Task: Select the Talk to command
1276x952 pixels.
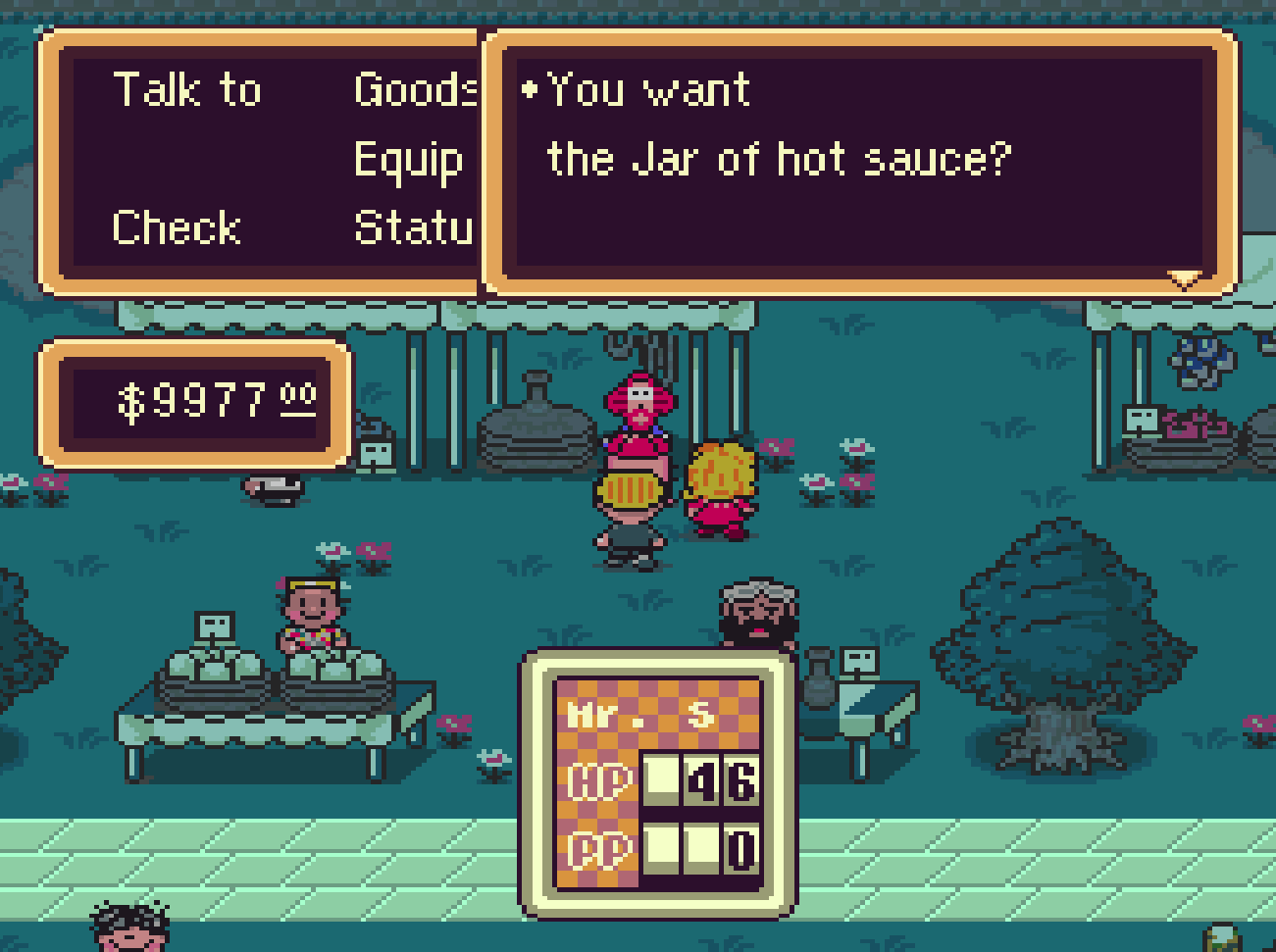Action: (x=187, y=90)
